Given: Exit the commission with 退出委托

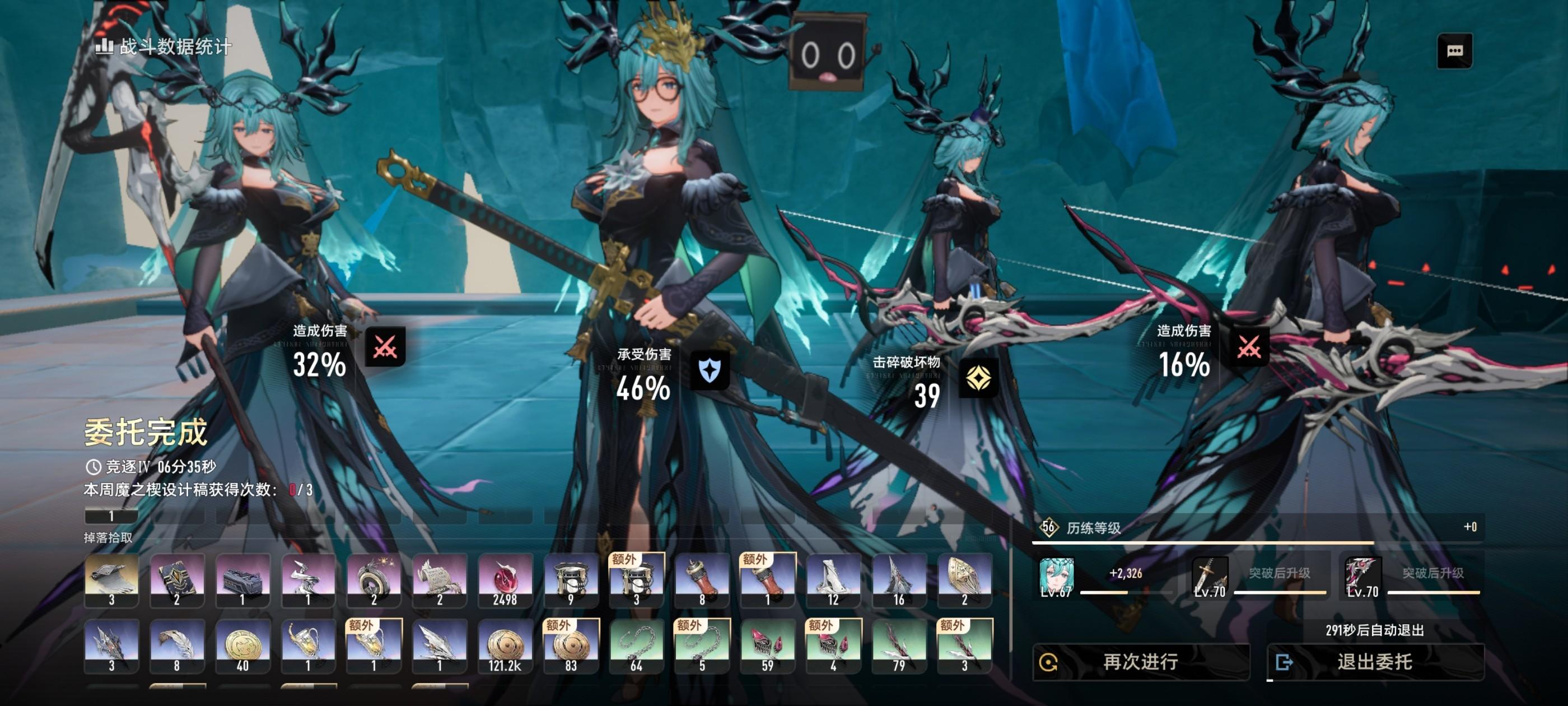Looking at the screenshot, I should [x=1374, y=662].
